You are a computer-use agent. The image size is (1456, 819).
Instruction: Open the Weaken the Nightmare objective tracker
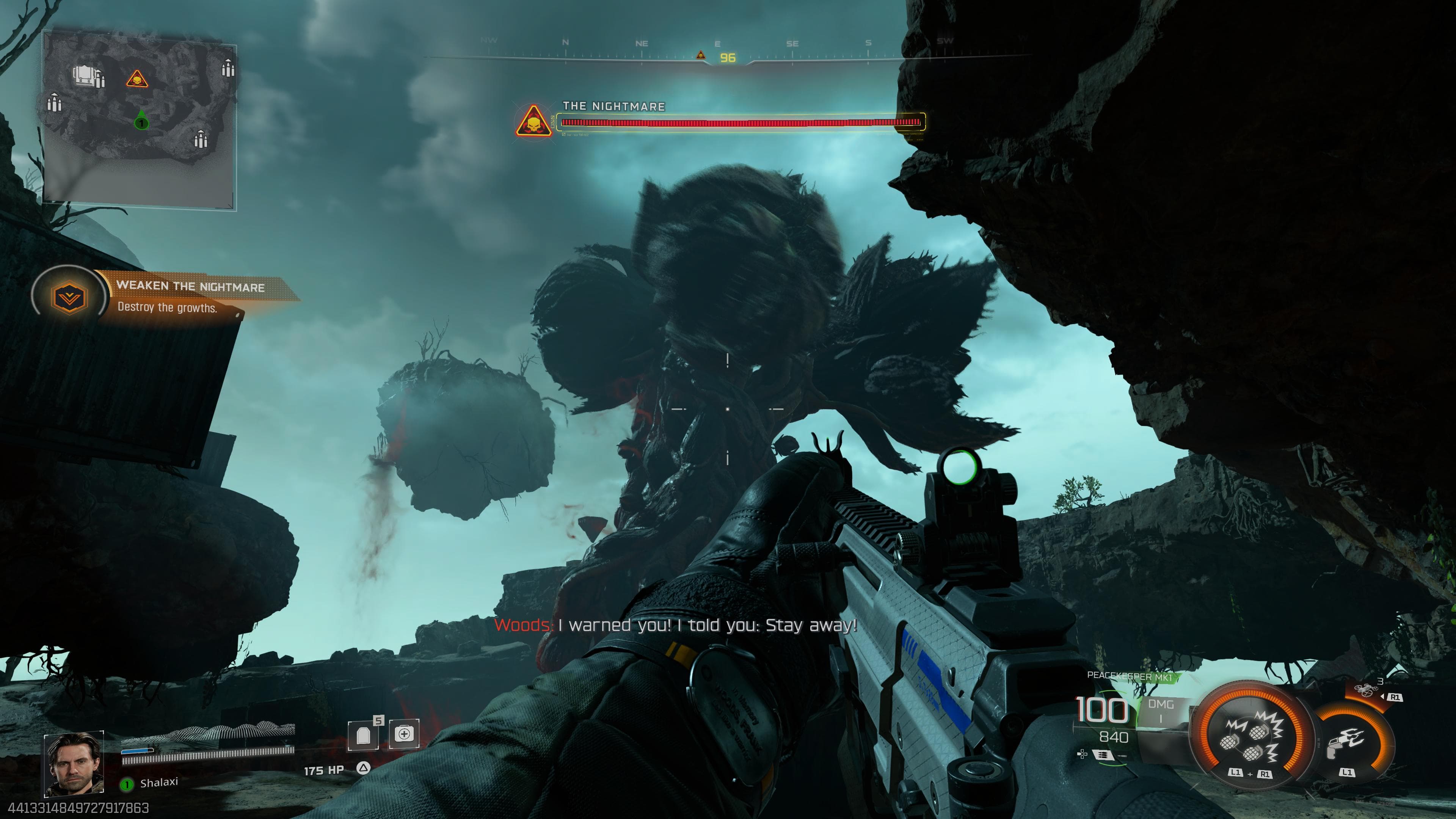point(164,296)
